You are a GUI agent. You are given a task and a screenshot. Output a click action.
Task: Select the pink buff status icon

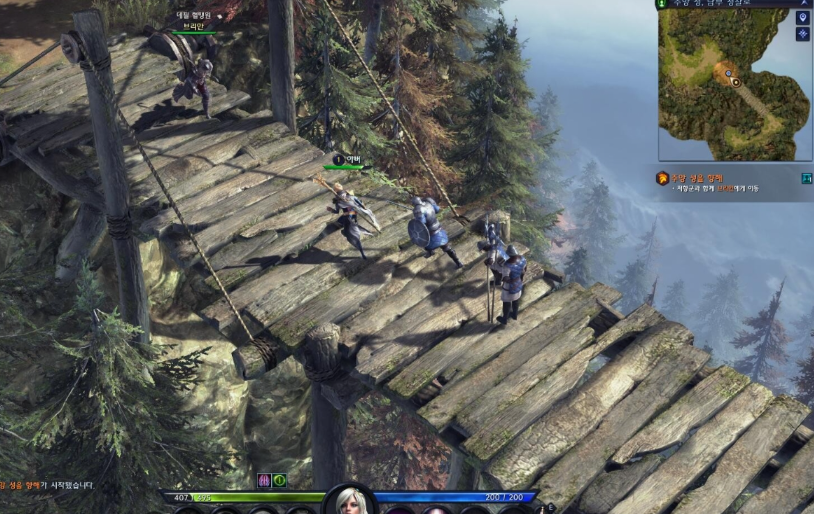click(264, 480)
